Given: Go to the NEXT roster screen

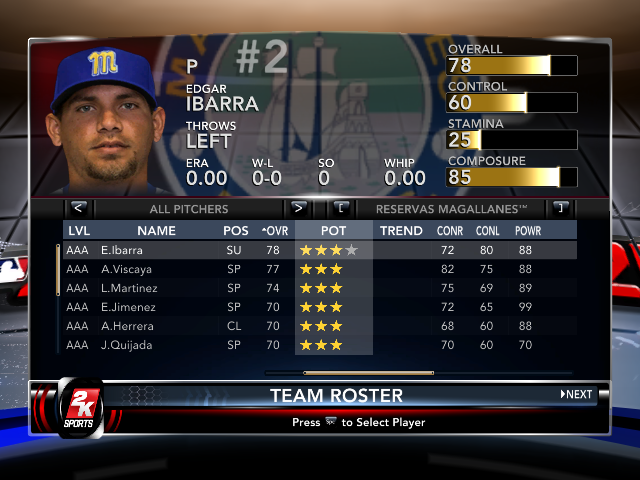Looking at the screenshot, I should (577, 394).
